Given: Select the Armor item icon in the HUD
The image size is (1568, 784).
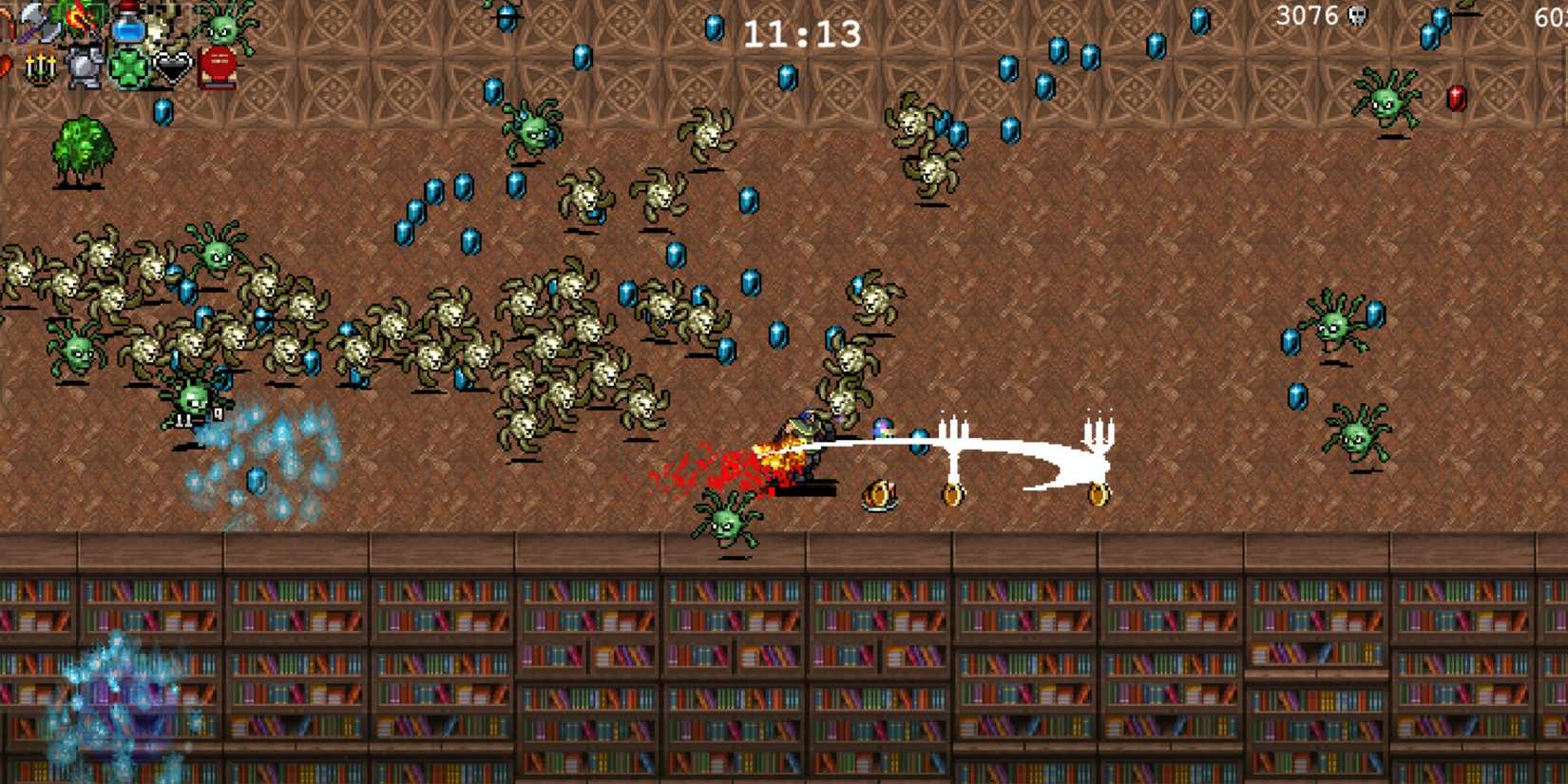Looking at the screenshot, I should pos(84,66).
